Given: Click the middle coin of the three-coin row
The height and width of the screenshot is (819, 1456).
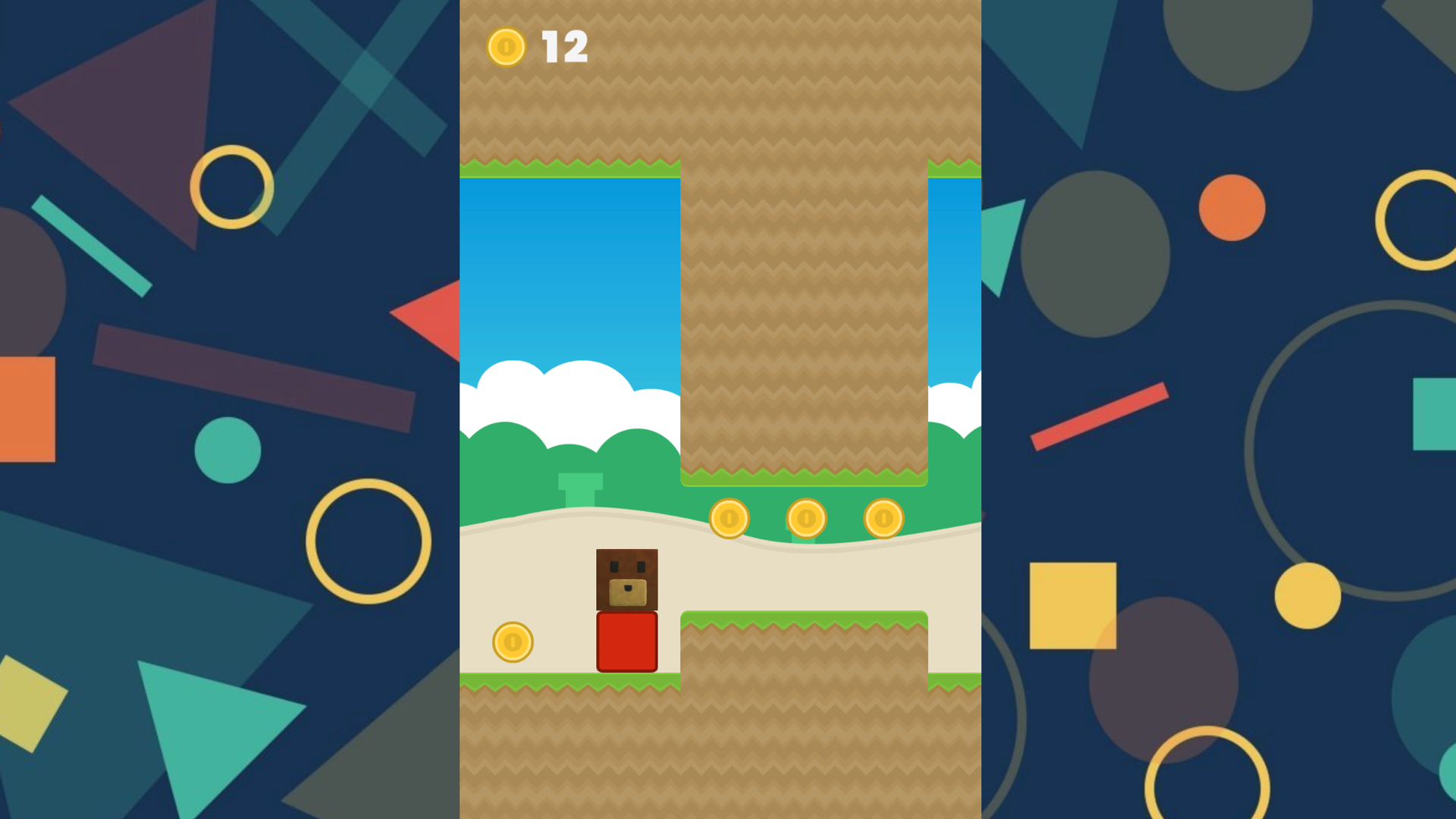Looking at the screenshot, I should tap(806, 519).
